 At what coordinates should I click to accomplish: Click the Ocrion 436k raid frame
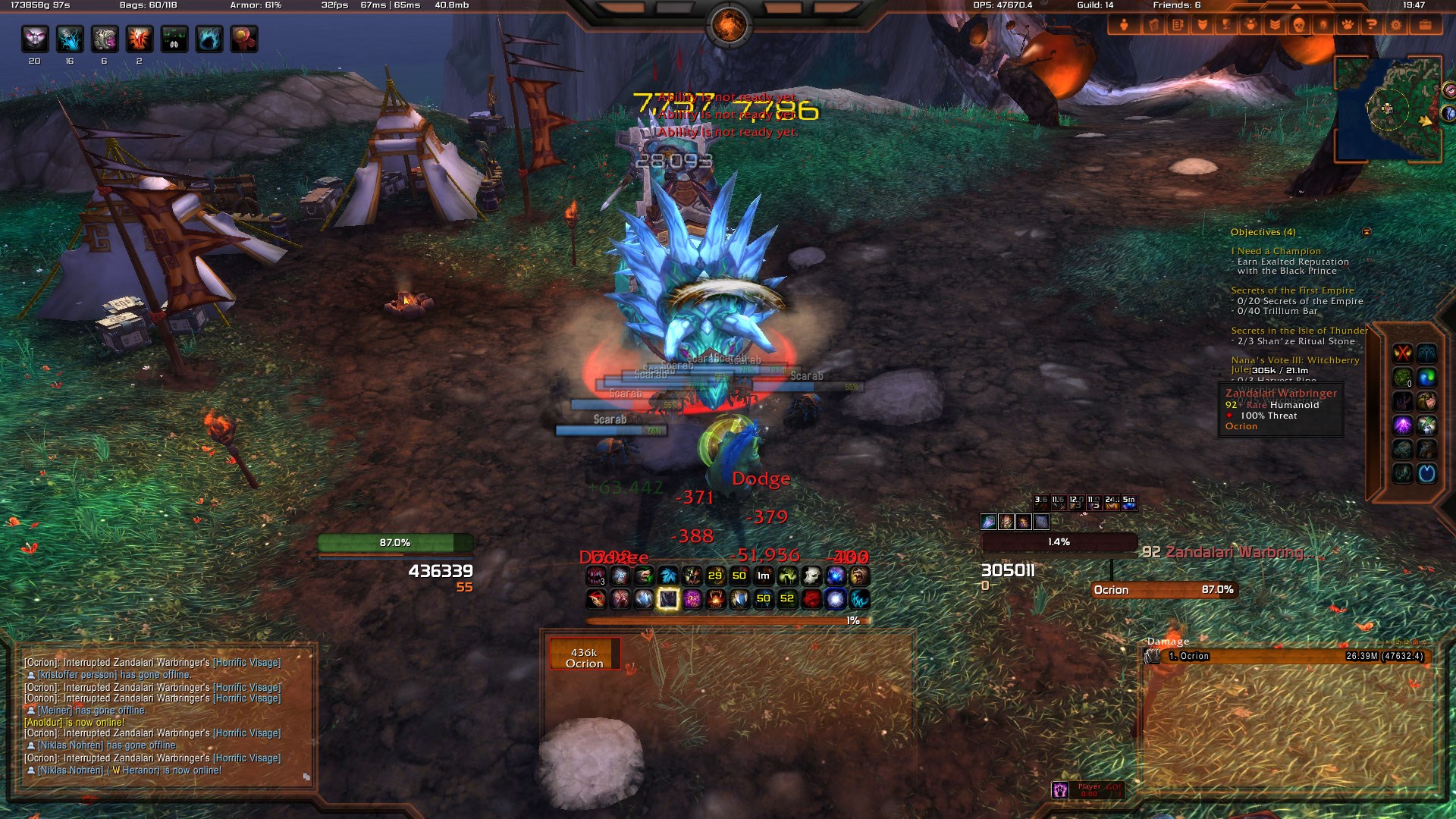point(585,657)
